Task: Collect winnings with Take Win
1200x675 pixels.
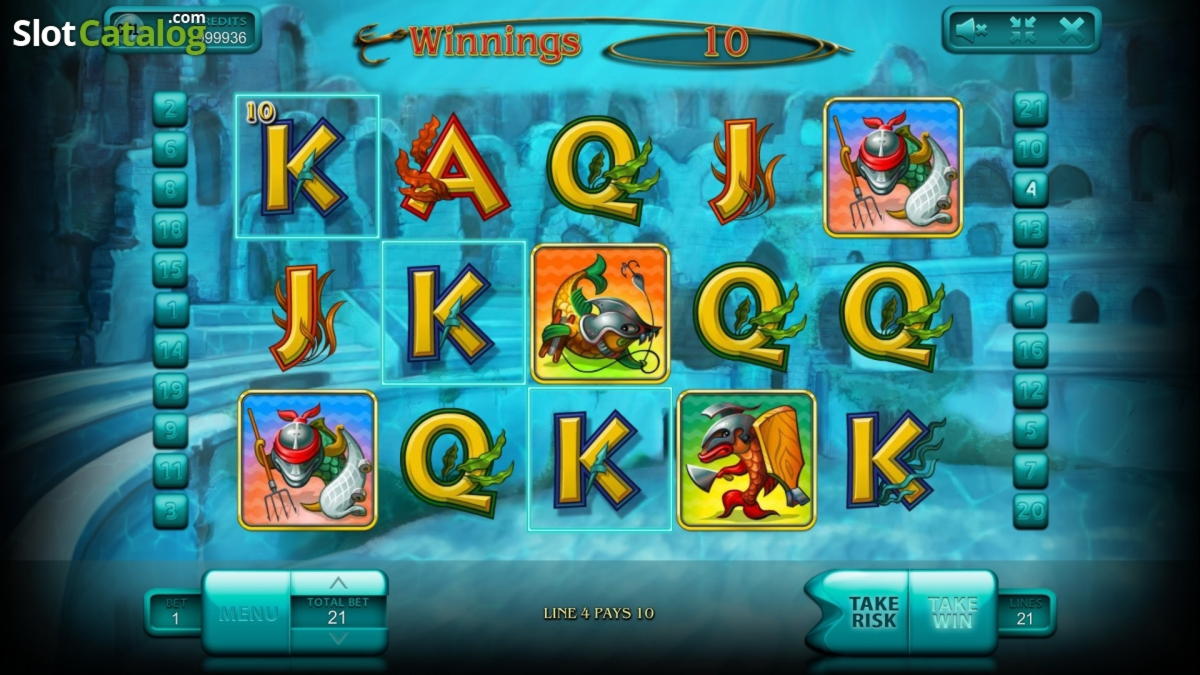Action: pyautogui.click(x=952, y=612)
